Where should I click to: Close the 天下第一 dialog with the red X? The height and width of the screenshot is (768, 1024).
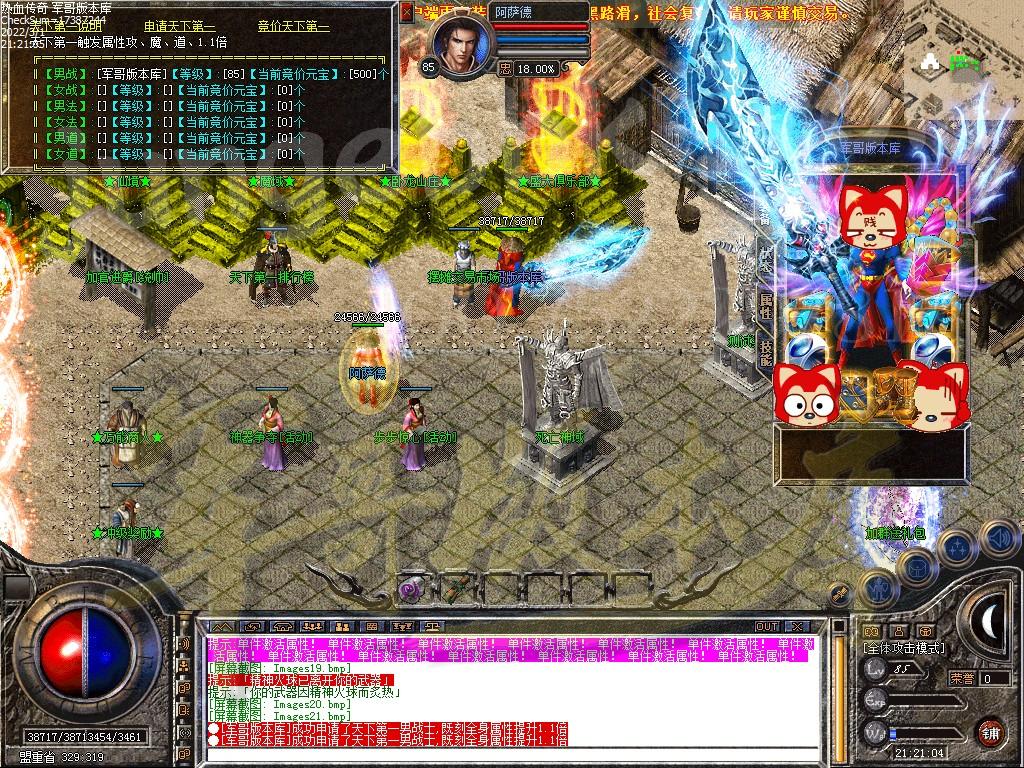406,13
